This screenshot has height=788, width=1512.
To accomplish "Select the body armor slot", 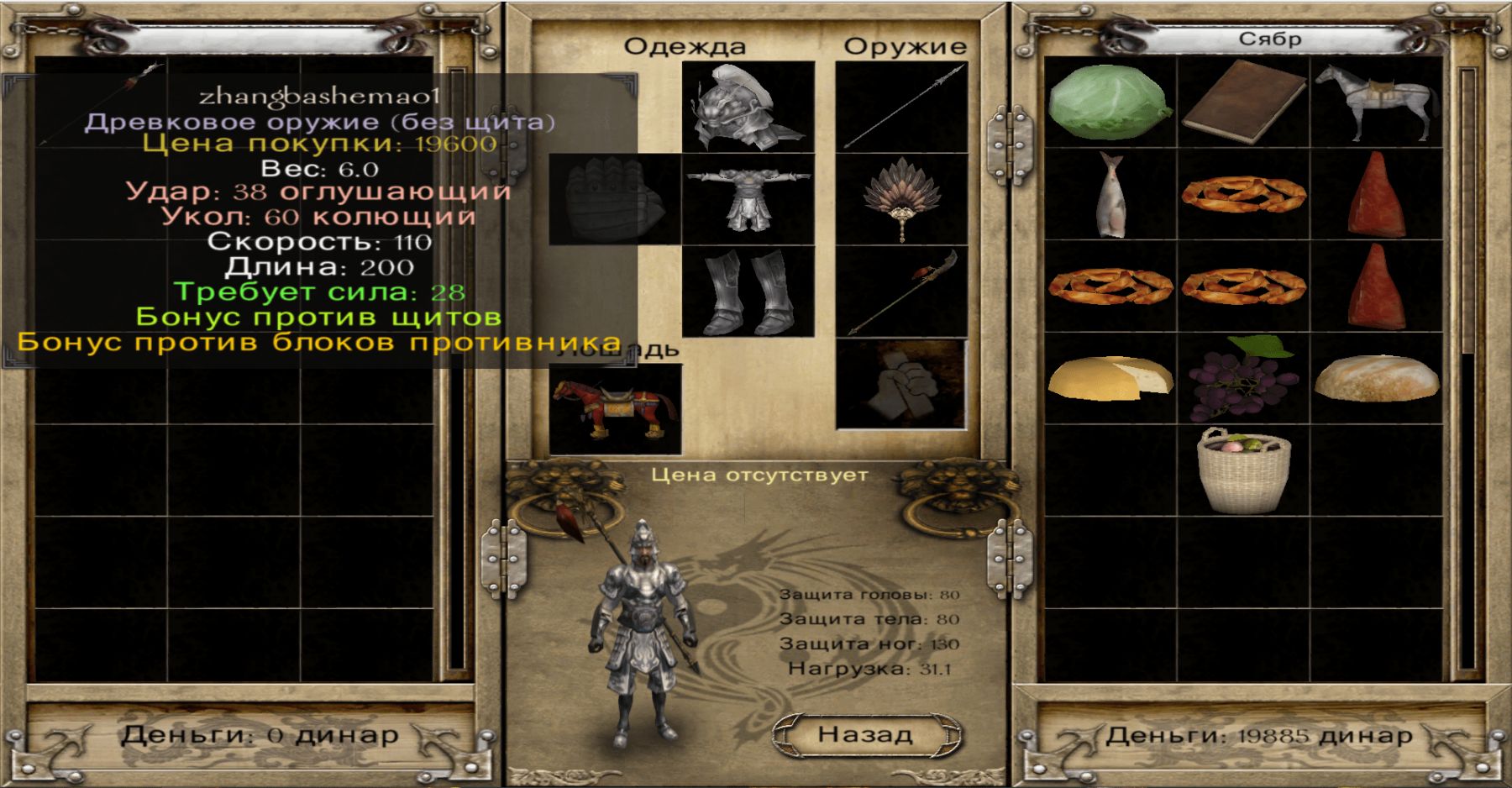I will pos(748,199).
